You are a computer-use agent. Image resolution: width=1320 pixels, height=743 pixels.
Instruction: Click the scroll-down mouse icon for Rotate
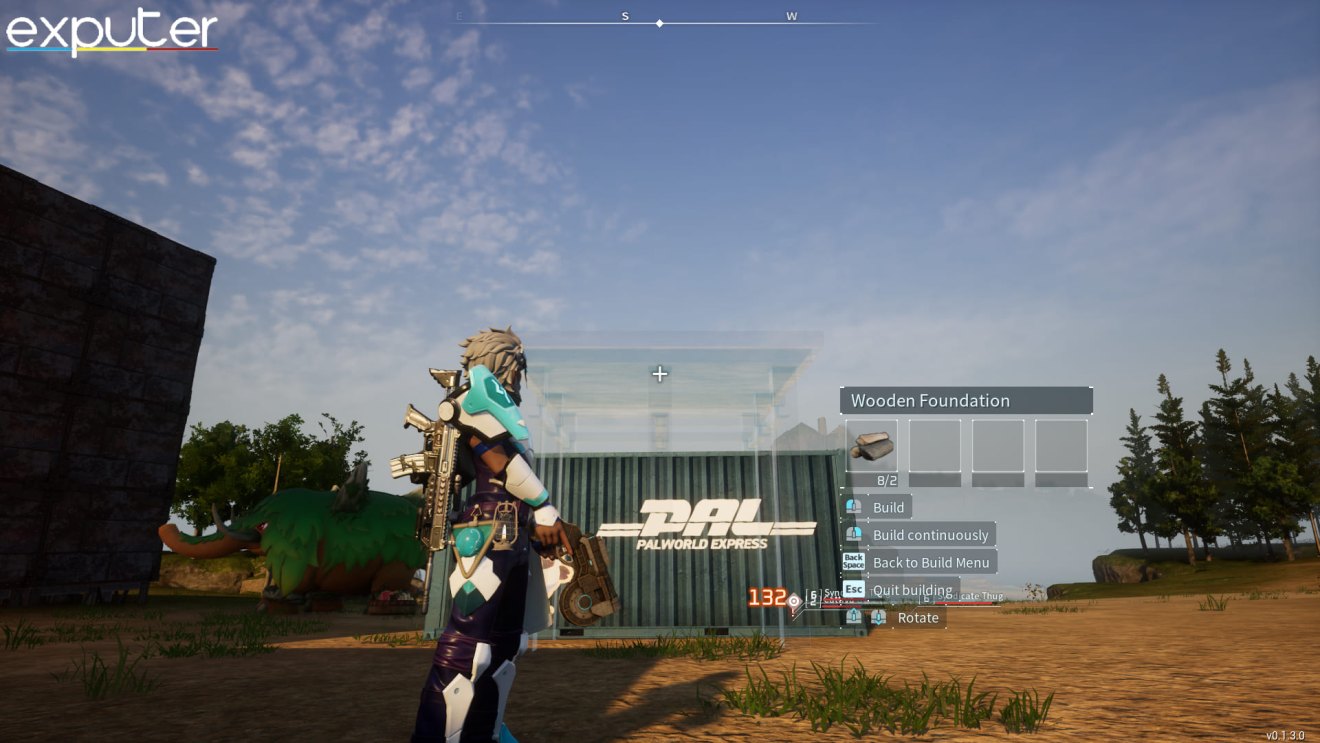point(877,617)
